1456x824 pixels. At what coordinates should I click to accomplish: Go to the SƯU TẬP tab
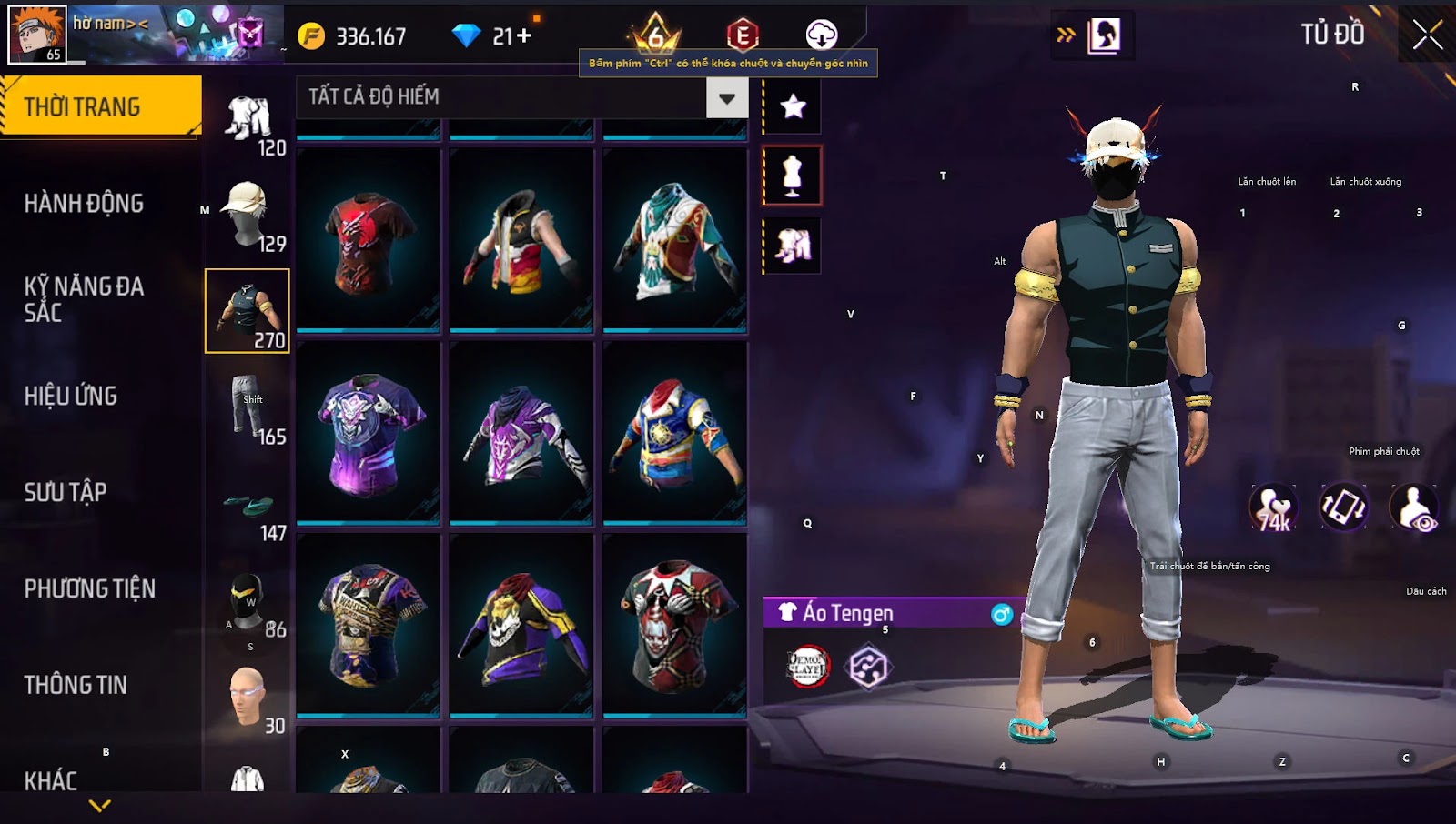66,492
